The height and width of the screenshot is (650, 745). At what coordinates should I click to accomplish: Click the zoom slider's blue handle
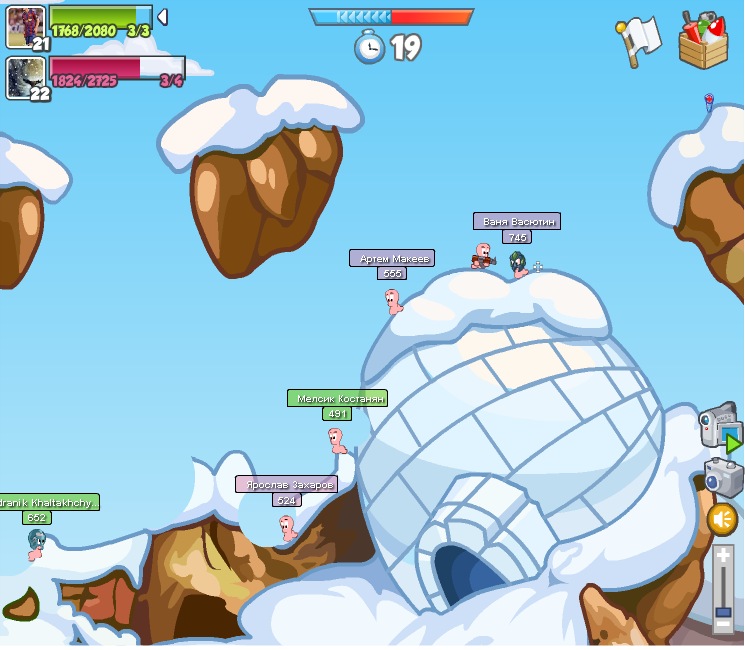pyautogui.click(x=723, y=610)
